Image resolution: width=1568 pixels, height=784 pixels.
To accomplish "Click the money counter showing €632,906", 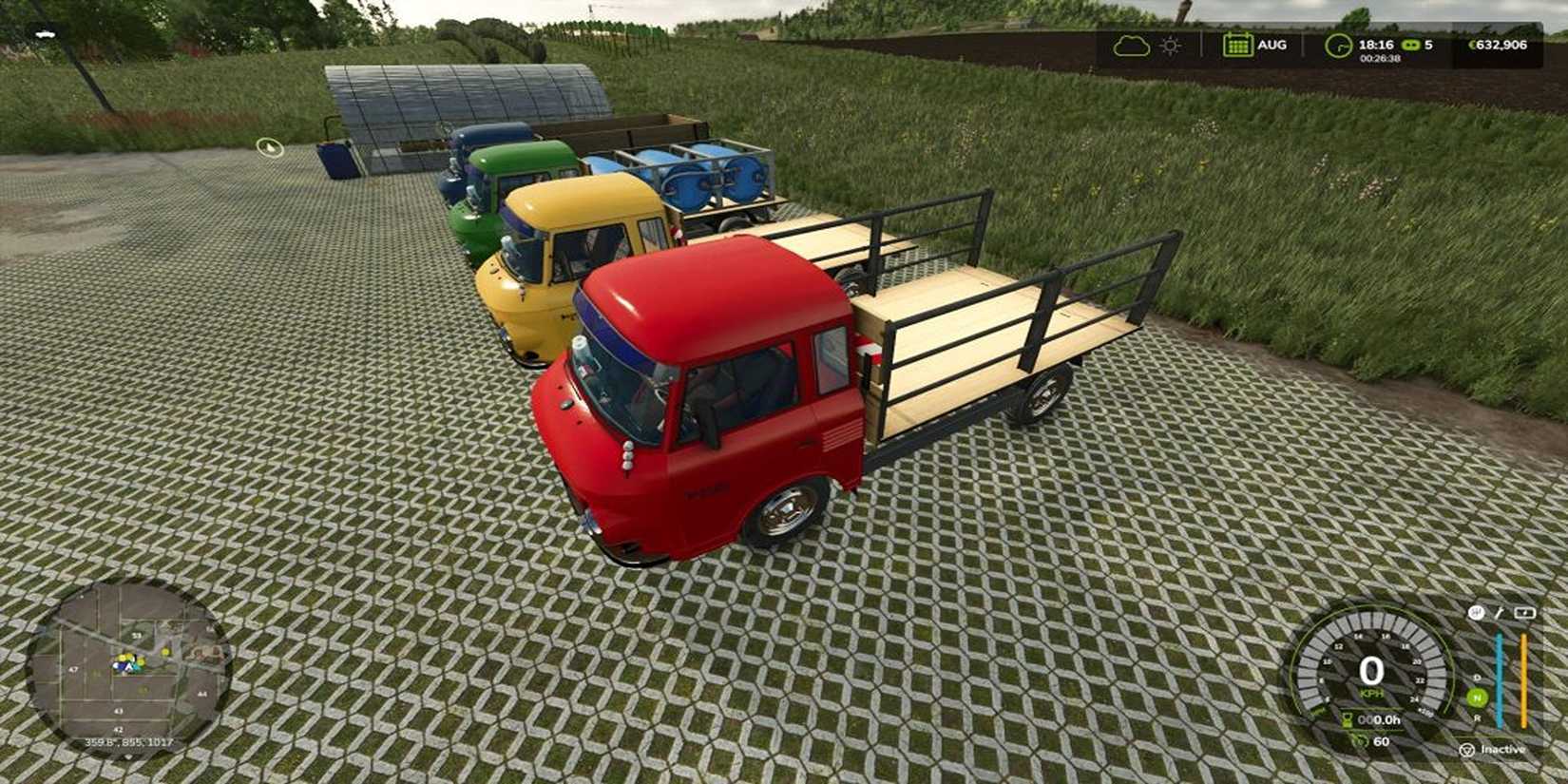I will (1499, 45).
